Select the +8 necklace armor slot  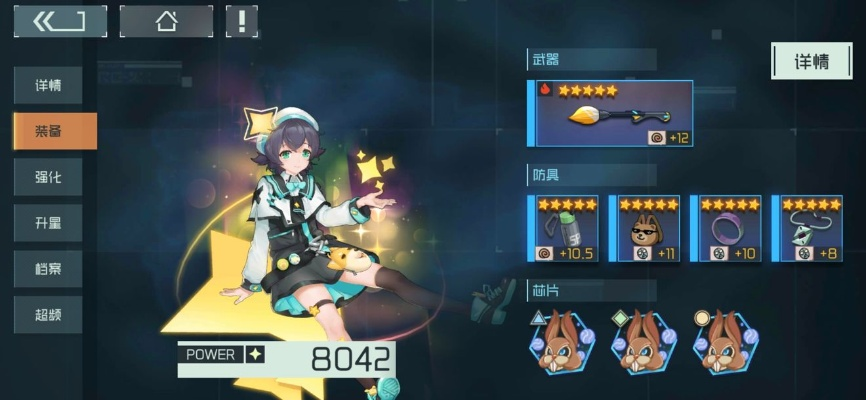click(x=810, y=229)
